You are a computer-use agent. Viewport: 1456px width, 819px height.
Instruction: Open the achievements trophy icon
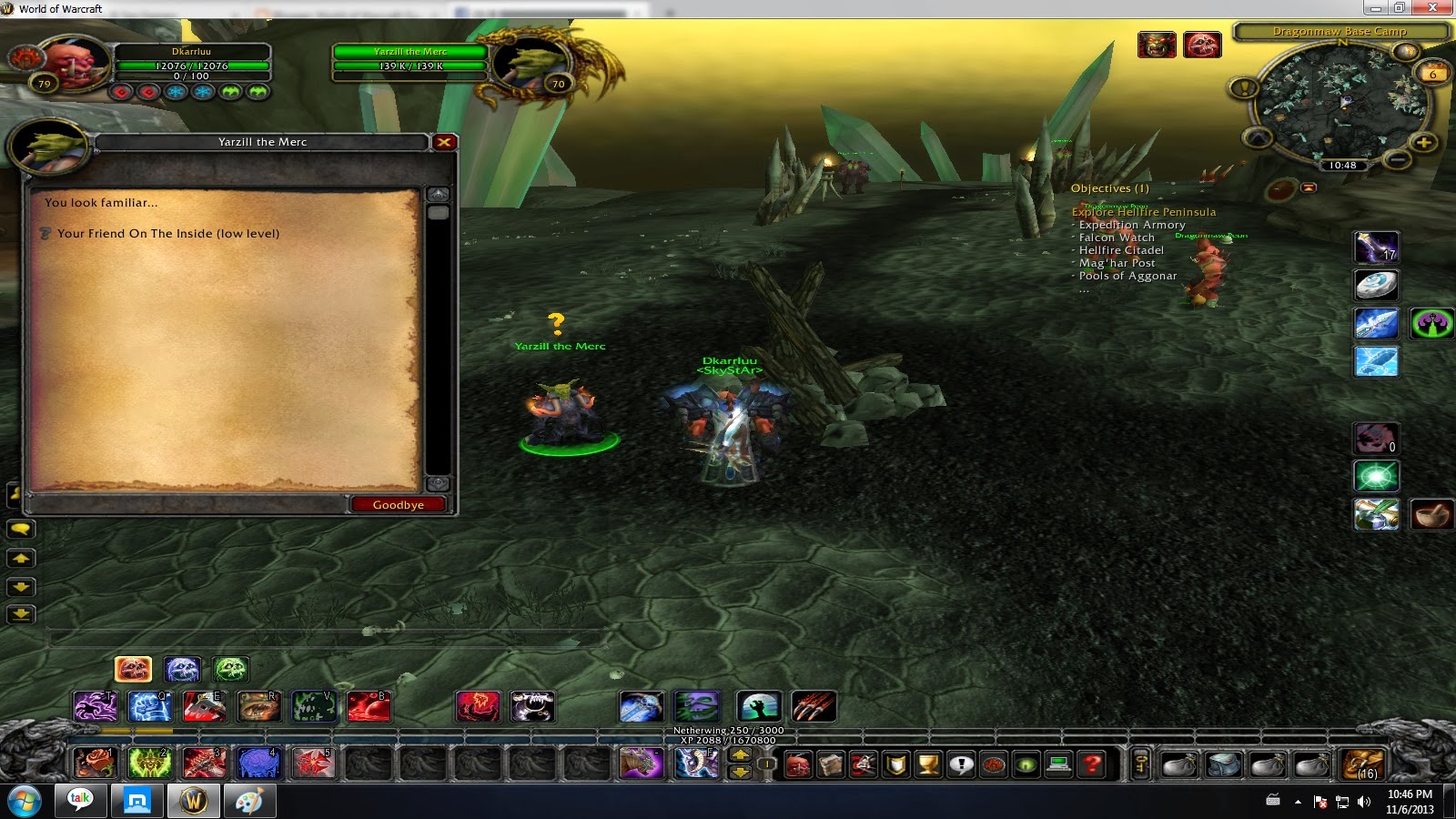928,764
